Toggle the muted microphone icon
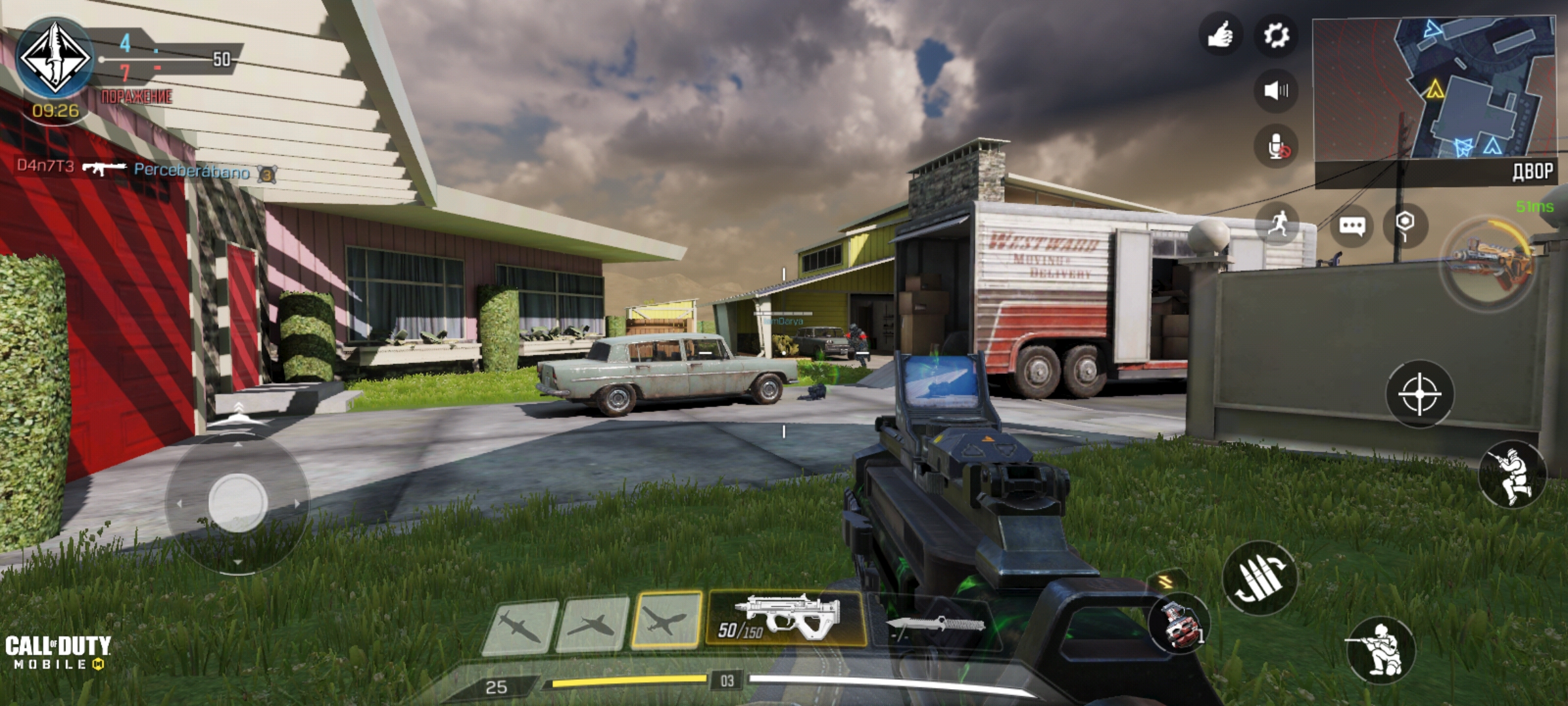 [x=1276, y=146]
